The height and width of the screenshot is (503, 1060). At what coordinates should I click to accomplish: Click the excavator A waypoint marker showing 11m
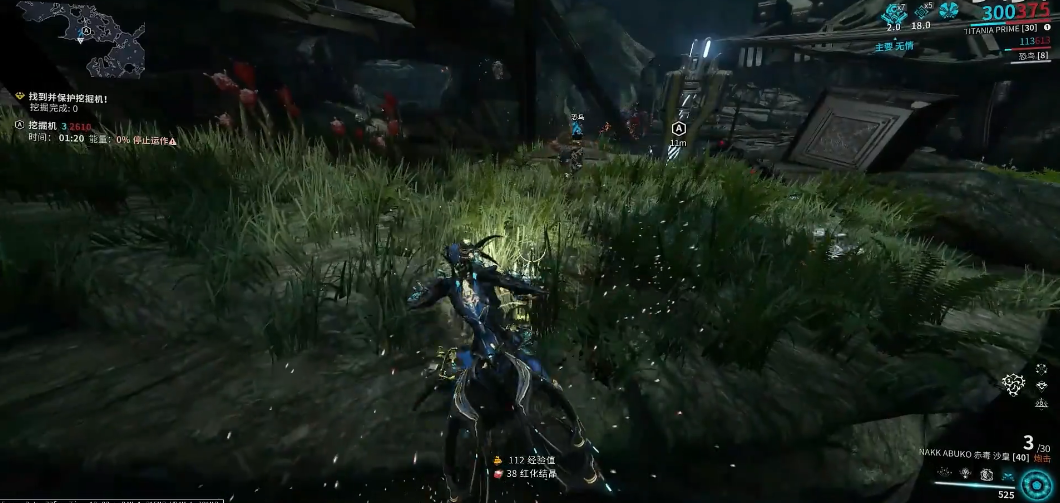[679, 129]
